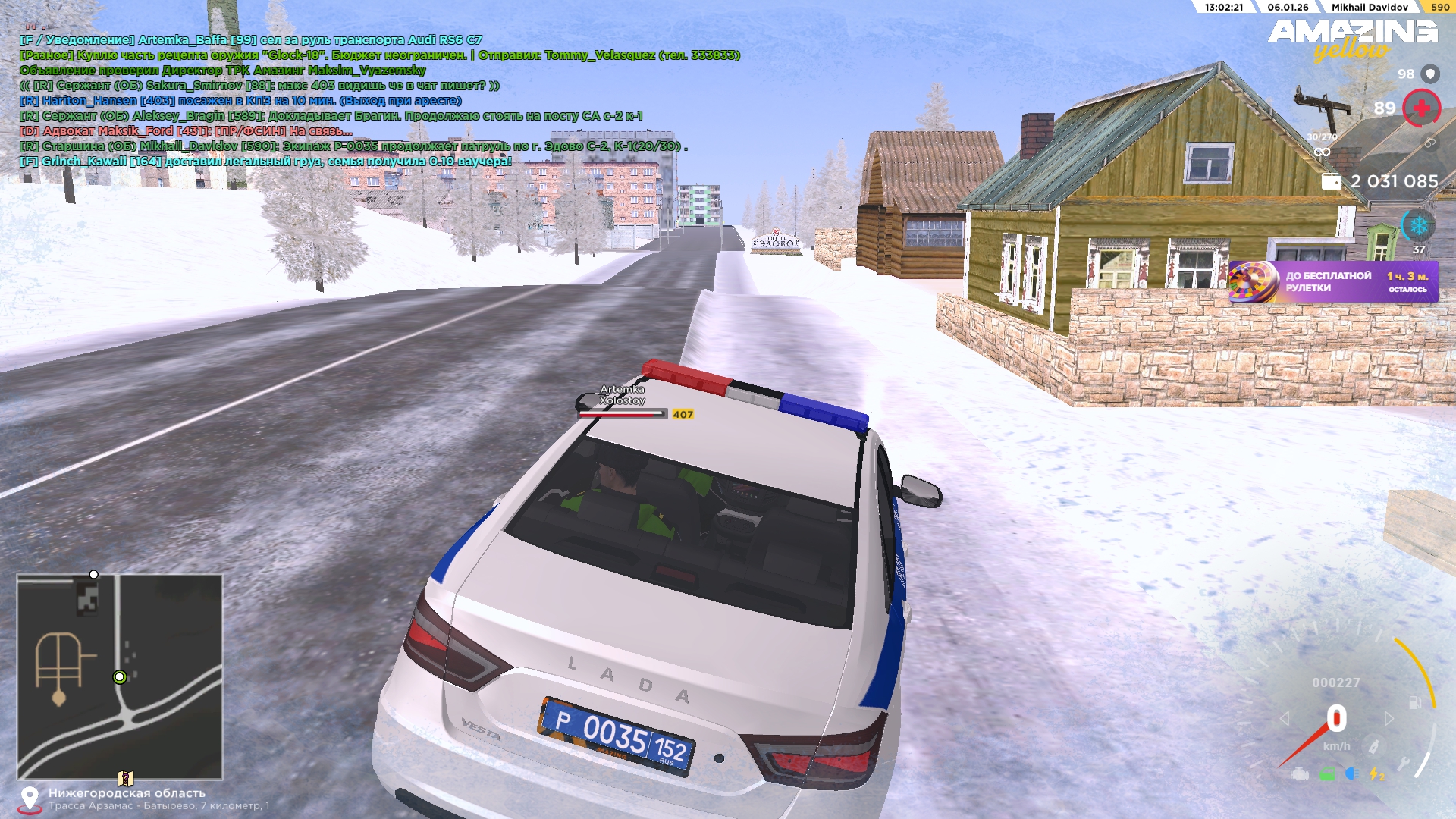Toggle the blue headlights indicator
This screenshot has height=819, width=1456.
click(1352, 774)
